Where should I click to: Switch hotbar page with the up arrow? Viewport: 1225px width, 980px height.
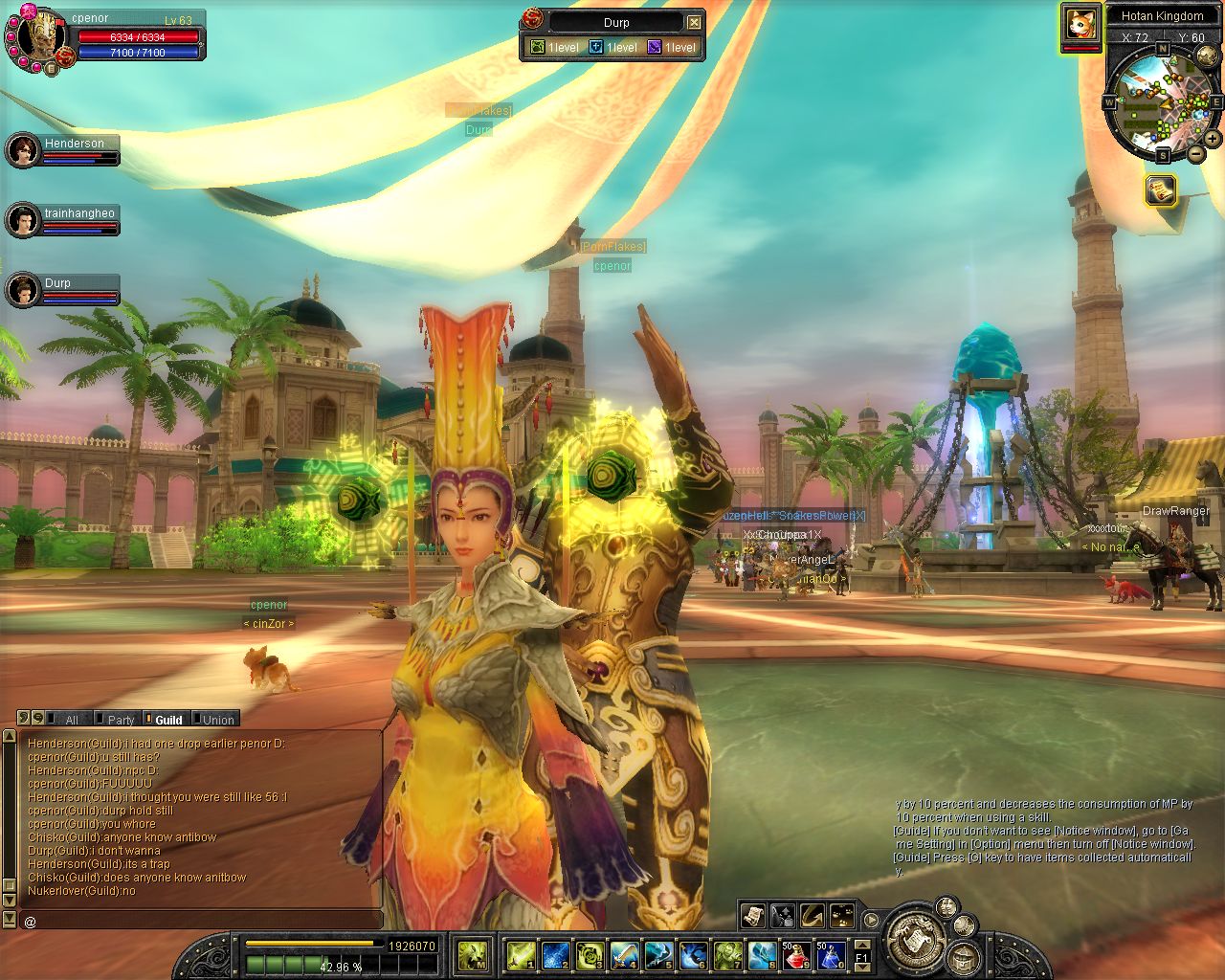tap(861, 946)
